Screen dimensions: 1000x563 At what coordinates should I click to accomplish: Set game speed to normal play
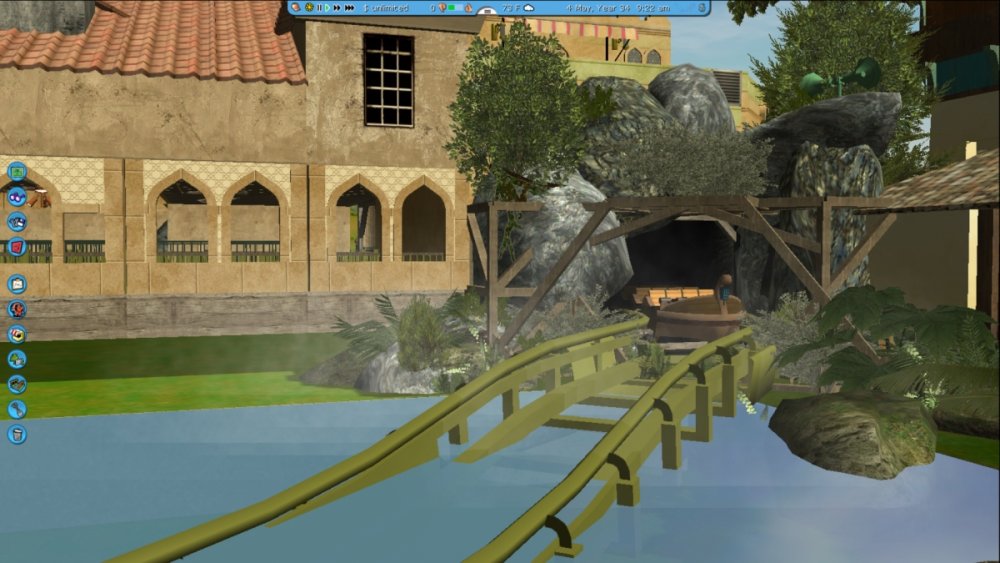[x=327, y=8]
